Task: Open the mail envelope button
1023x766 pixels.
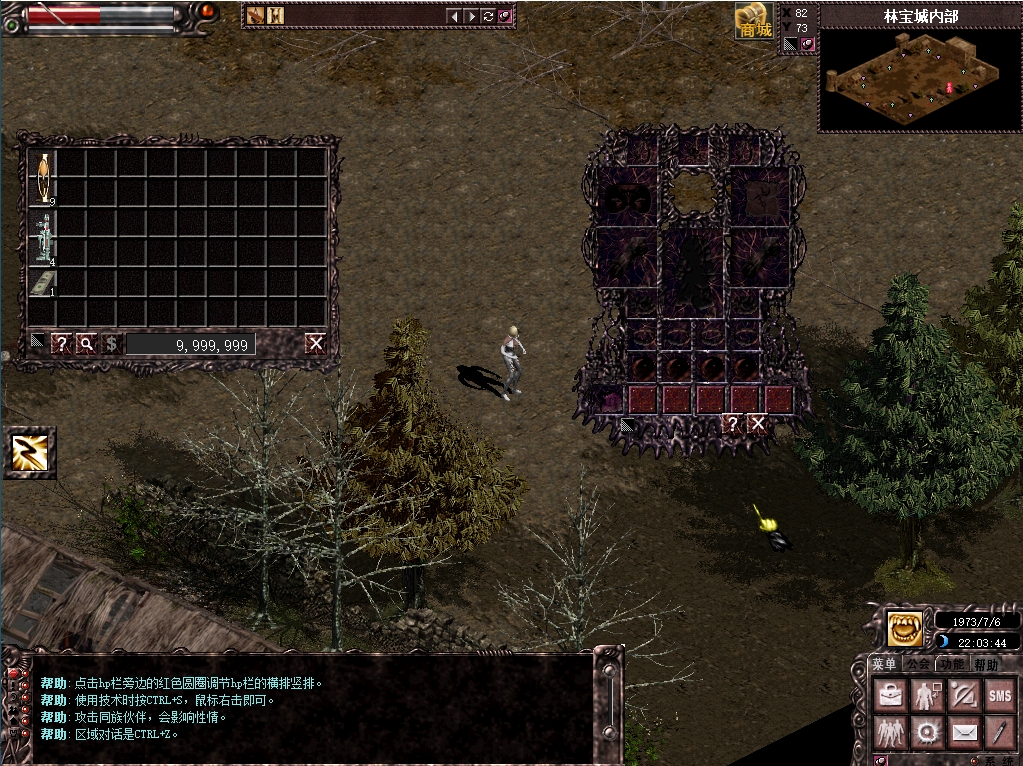Action: click(963, 733)
